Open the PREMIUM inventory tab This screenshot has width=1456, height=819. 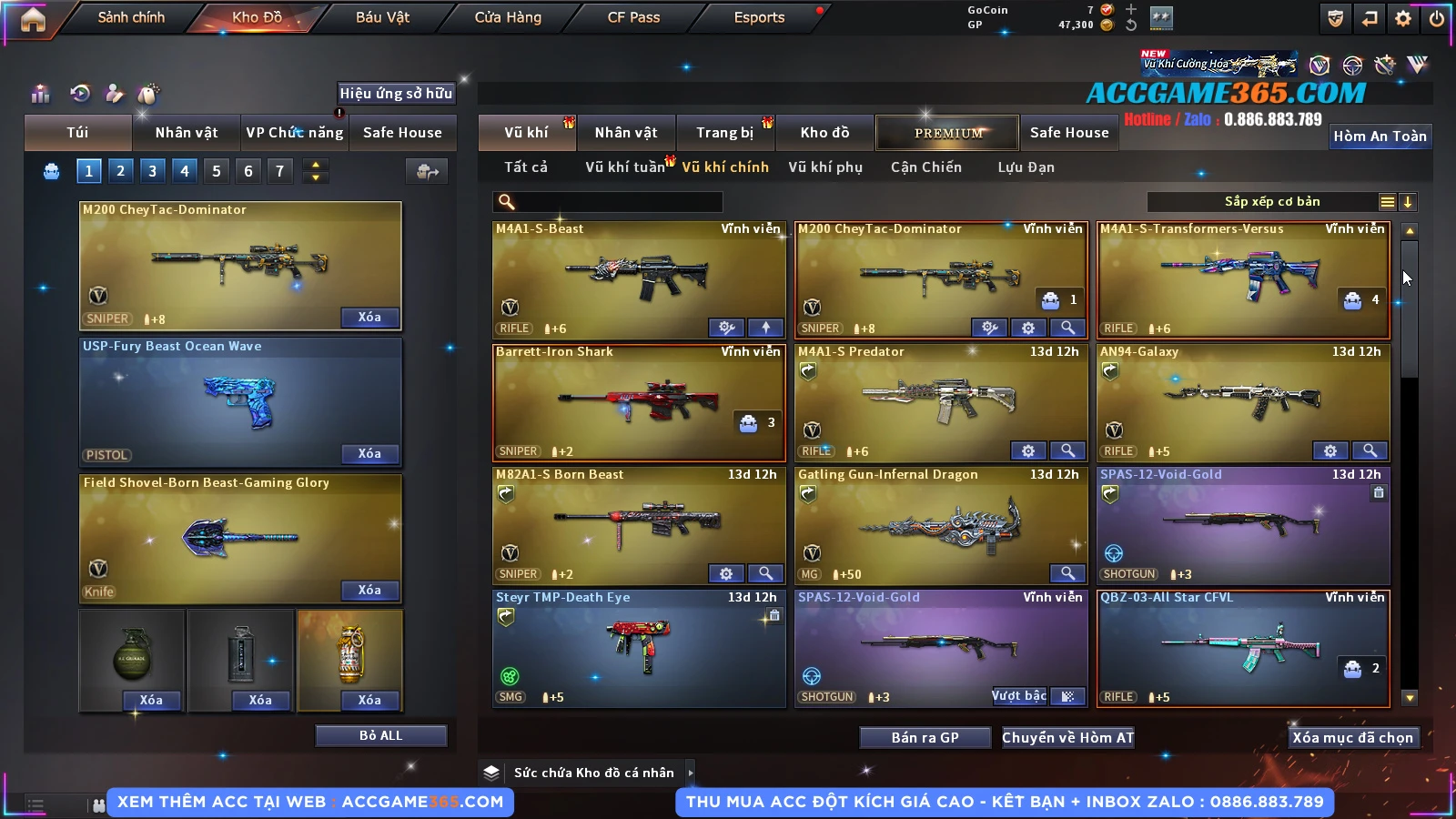coord(947,133)
